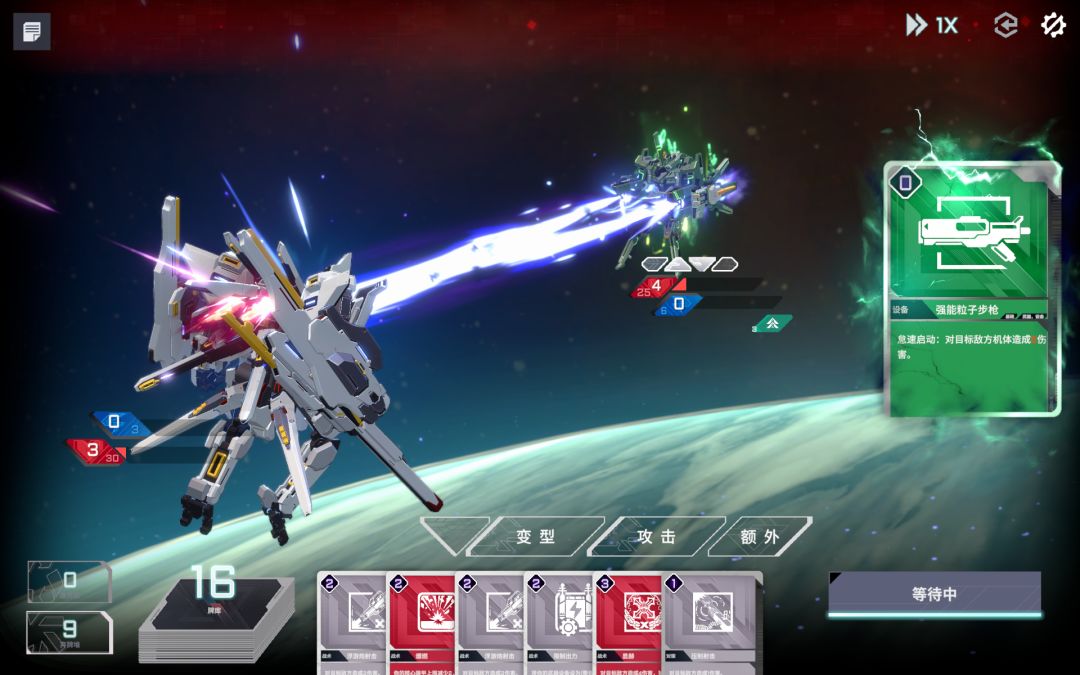This screenshot has width=1080, height=675.
Task: Select the 变型 phase button
Action: point(535,536)
